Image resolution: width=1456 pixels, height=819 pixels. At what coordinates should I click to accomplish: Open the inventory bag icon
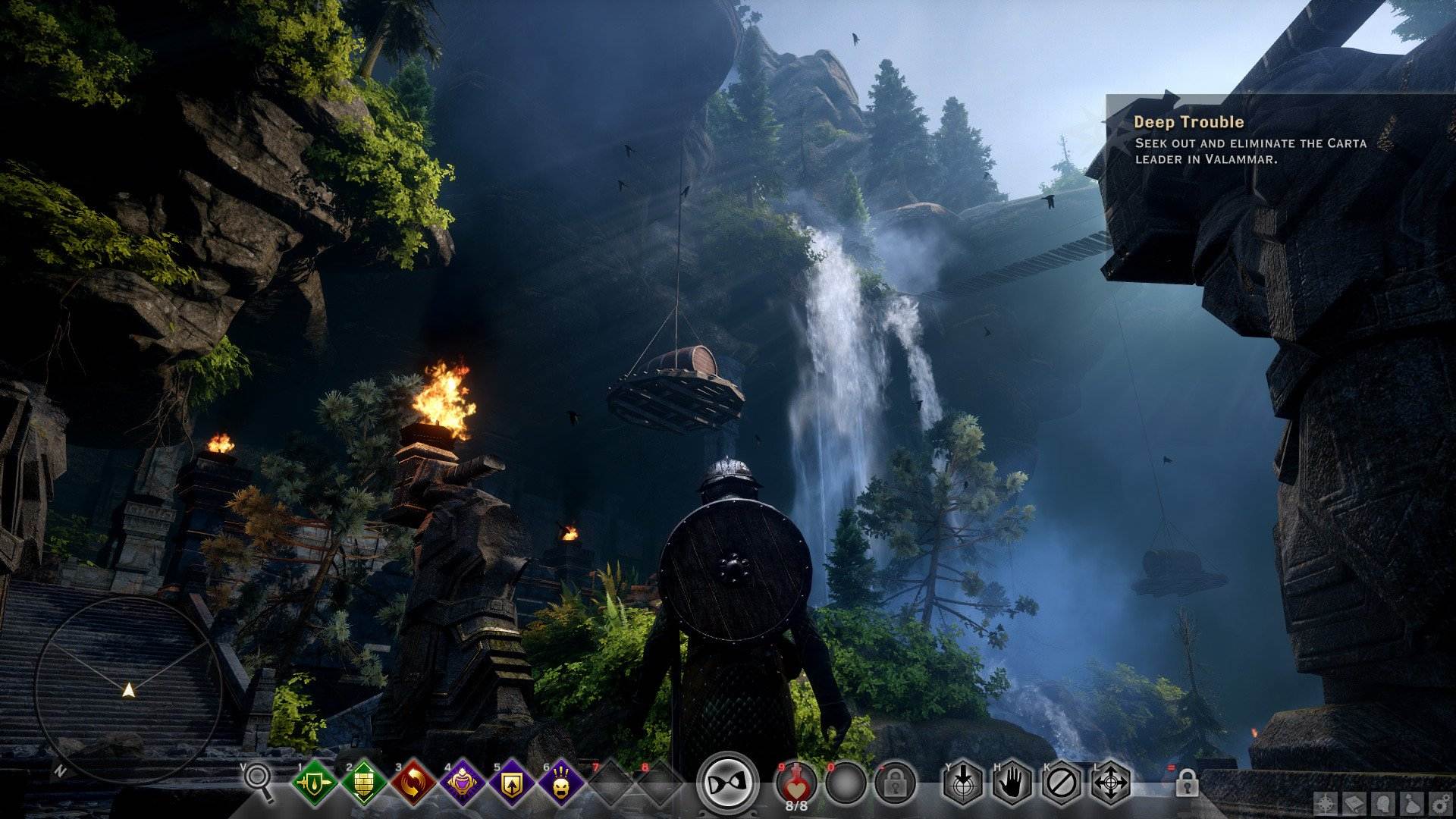(x=1412, y=802)
